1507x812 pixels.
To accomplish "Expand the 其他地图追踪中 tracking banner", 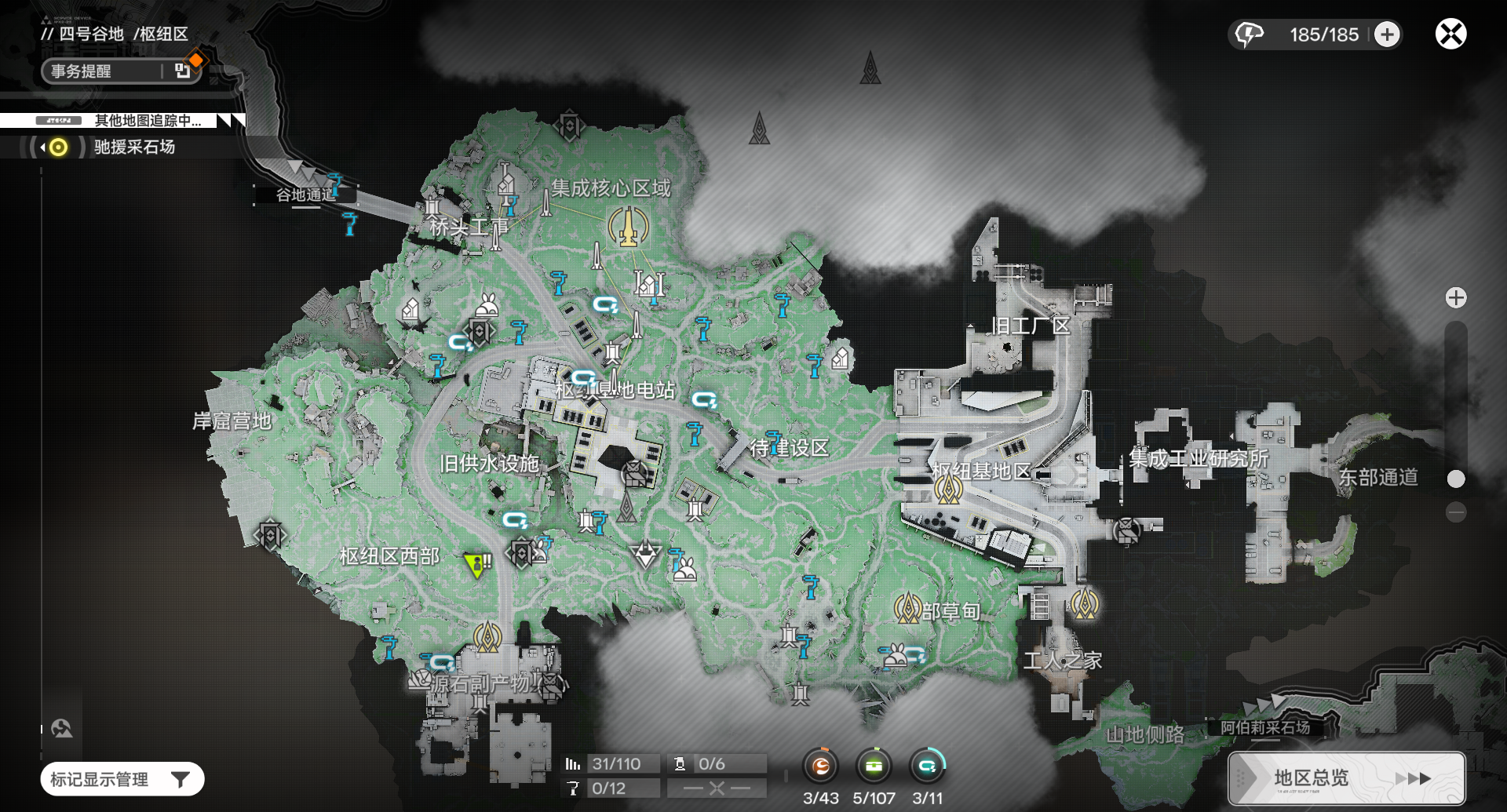I will tap(148, 121).
